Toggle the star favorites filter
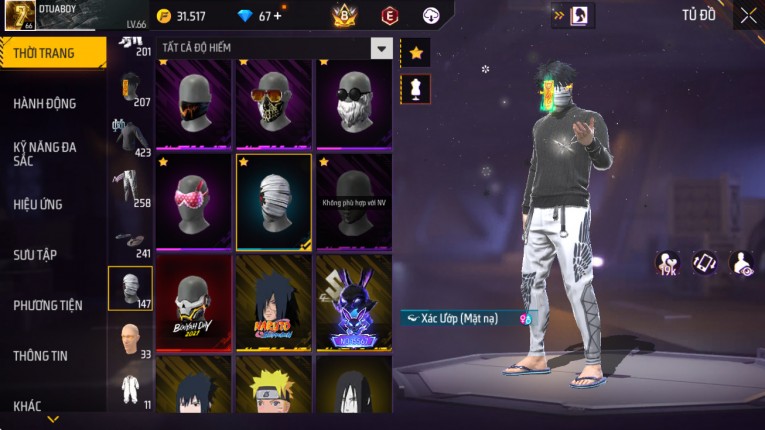 415,53
